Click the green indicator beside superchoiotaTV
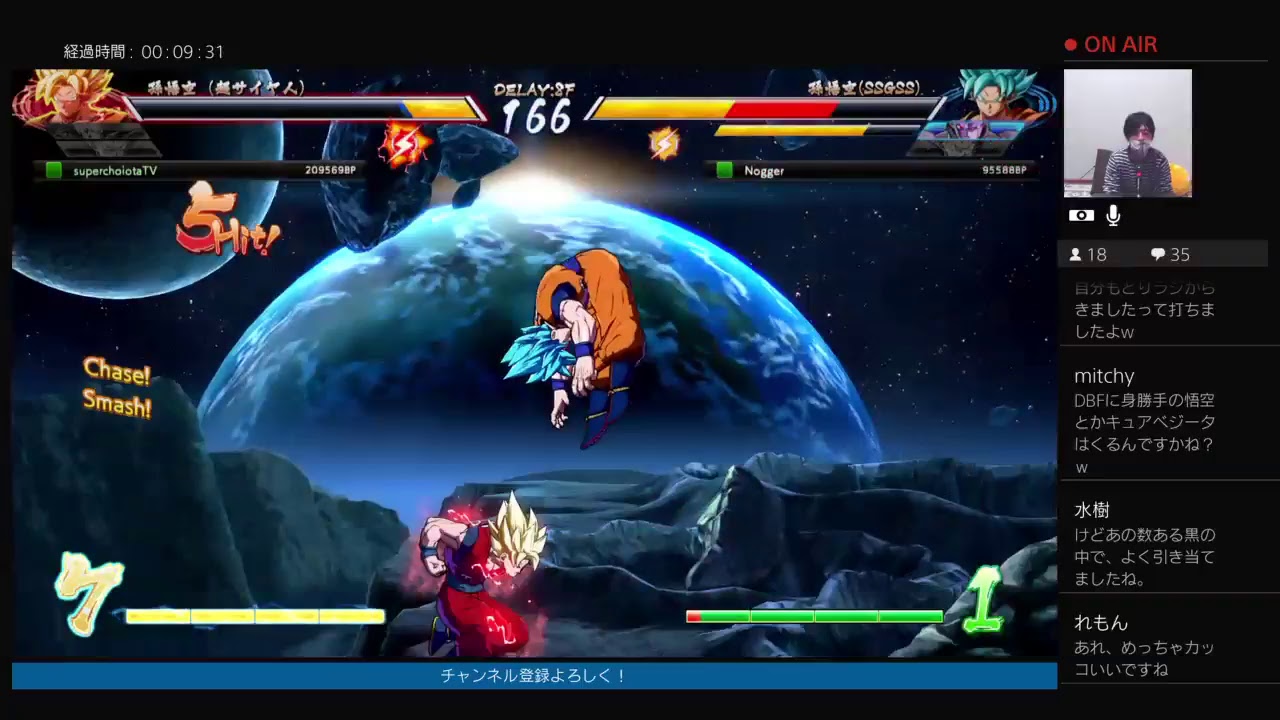Screen dimensions: 1280x720 coord(53,171)
